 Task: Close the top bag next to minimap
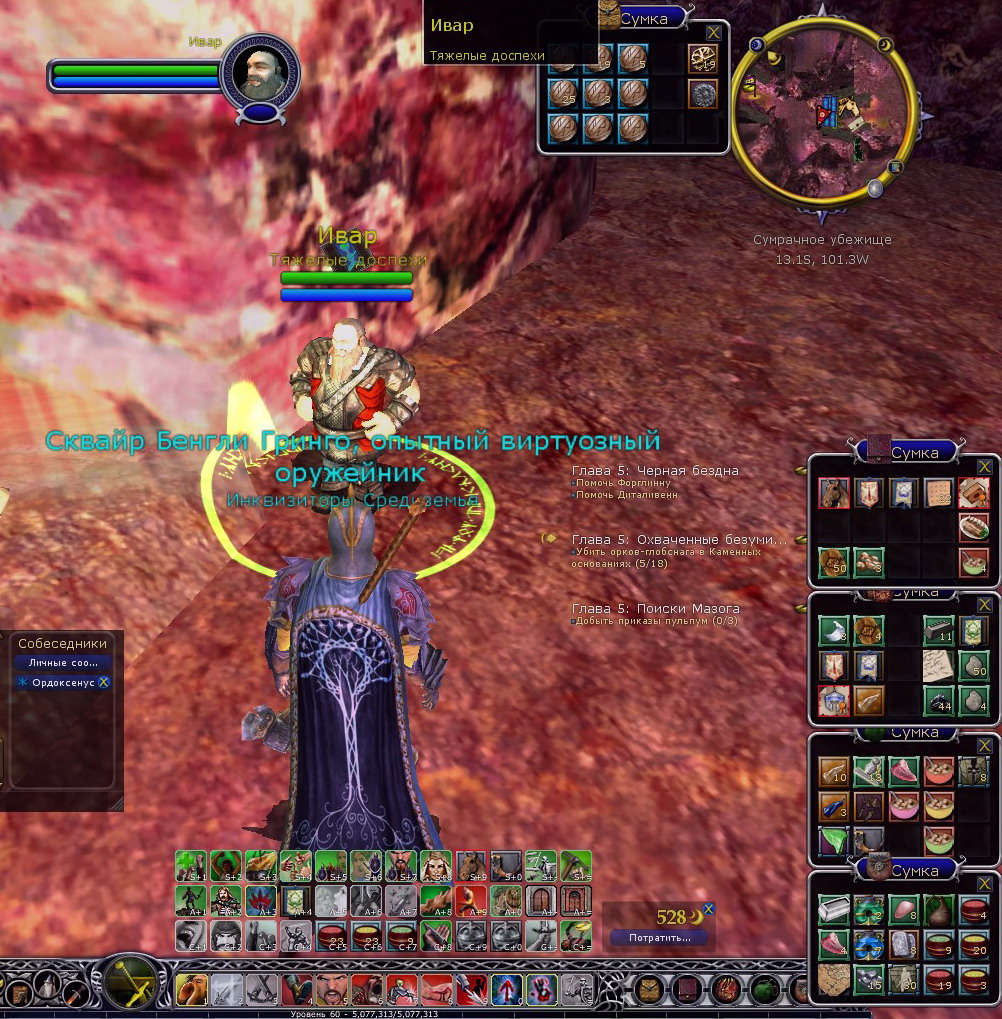pyautogui.click(x=713, y=33)
